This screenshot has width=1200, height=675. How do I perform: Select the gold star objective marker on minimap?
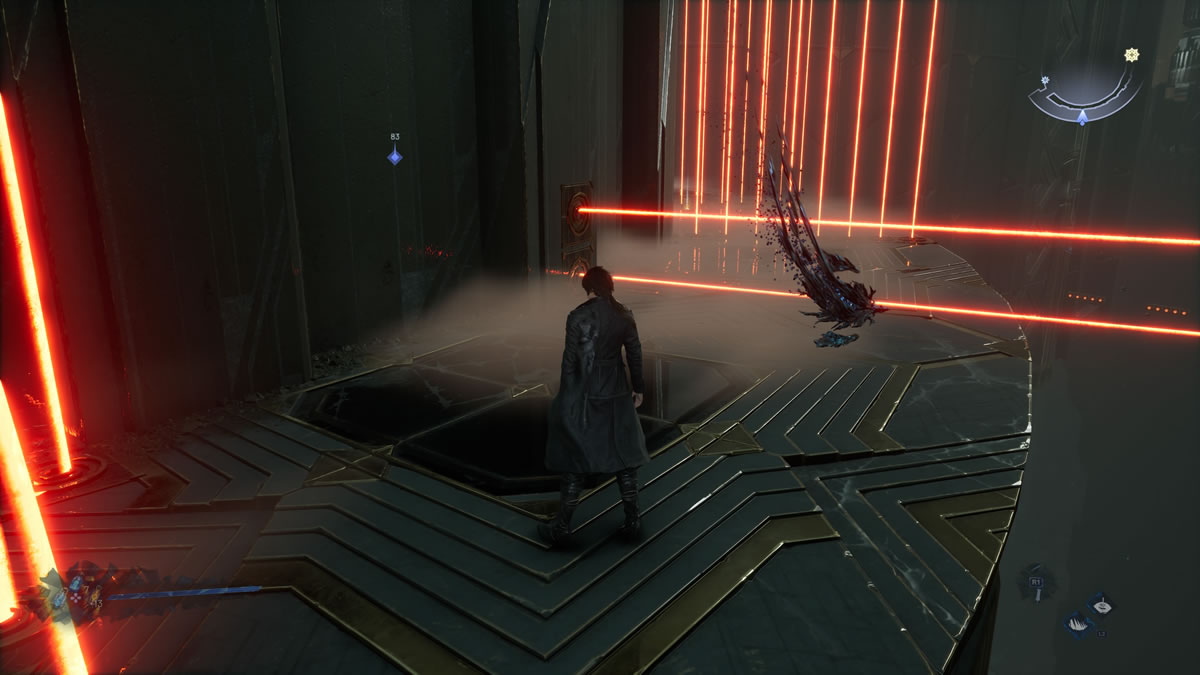1131,55
